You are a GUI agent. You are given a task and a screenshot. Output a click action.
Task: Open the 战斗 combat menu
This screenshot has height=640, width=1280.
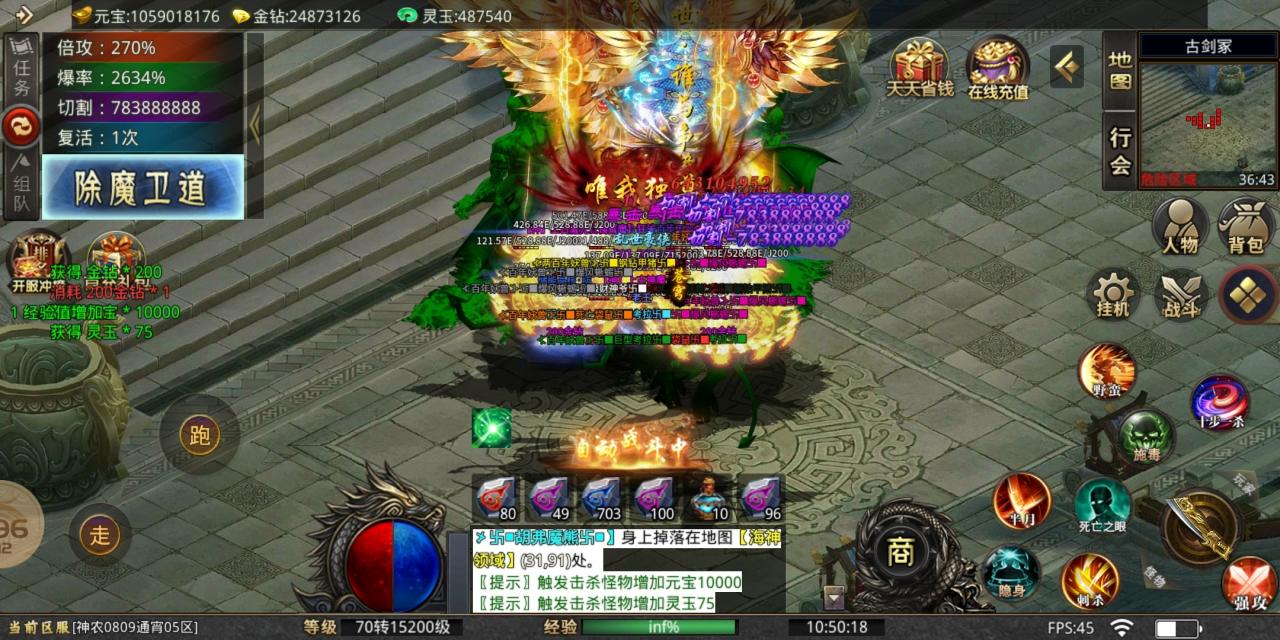(x=1181, y=295)
